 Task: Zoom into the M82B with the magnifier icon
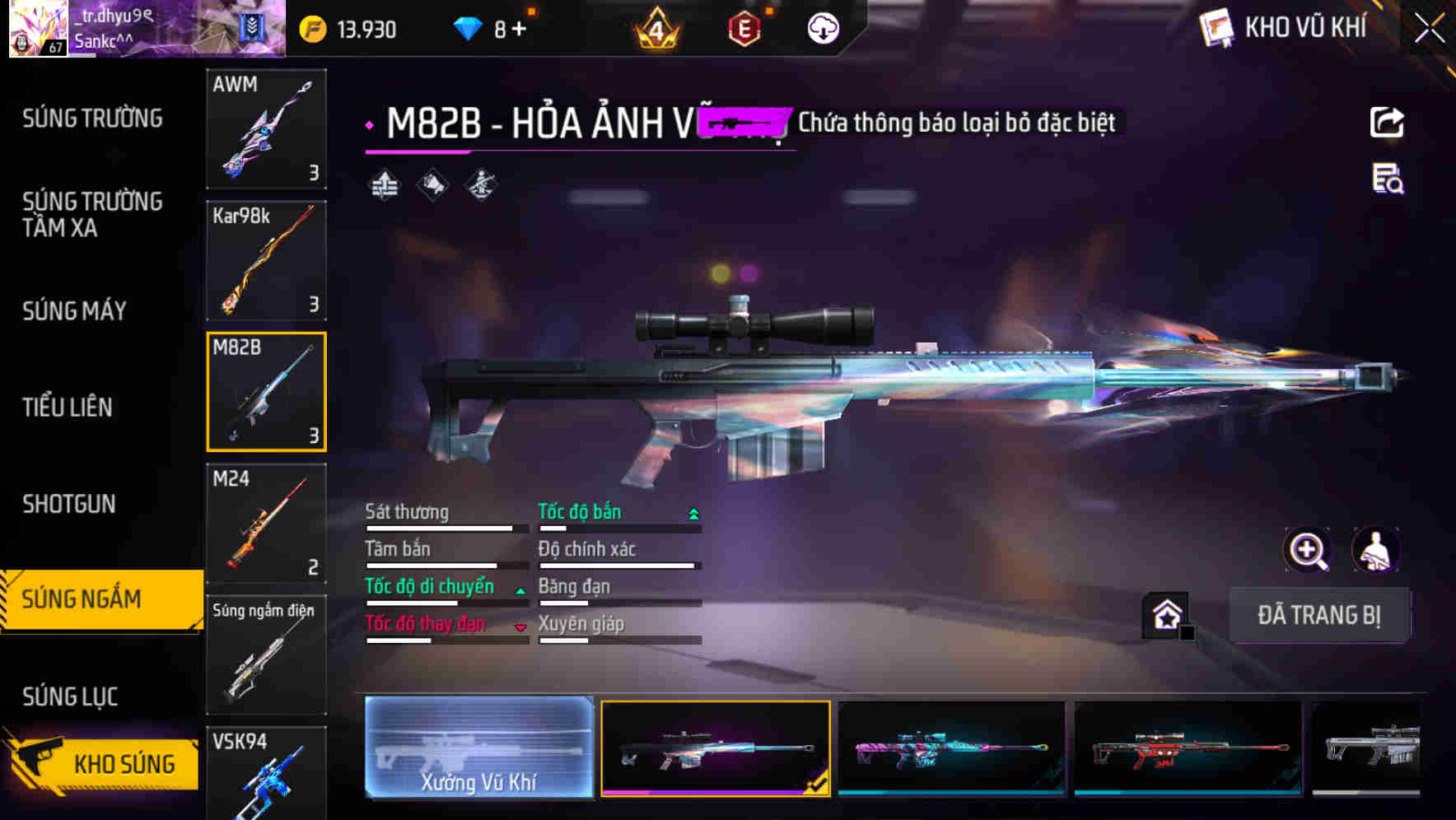pyautogui.click(x=1307, y=550)
